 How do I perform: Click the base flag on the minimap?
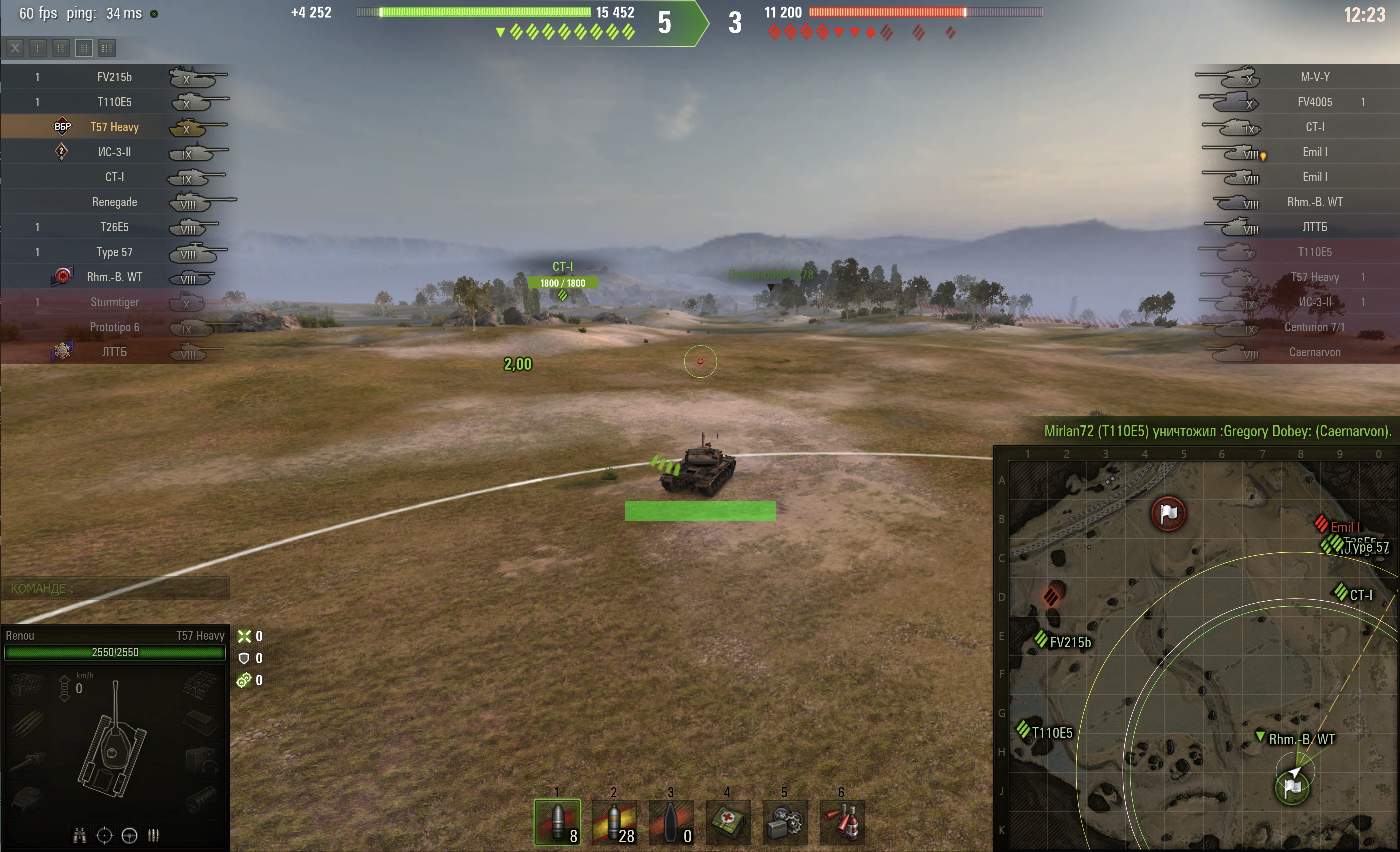[x=1168, y=513]
